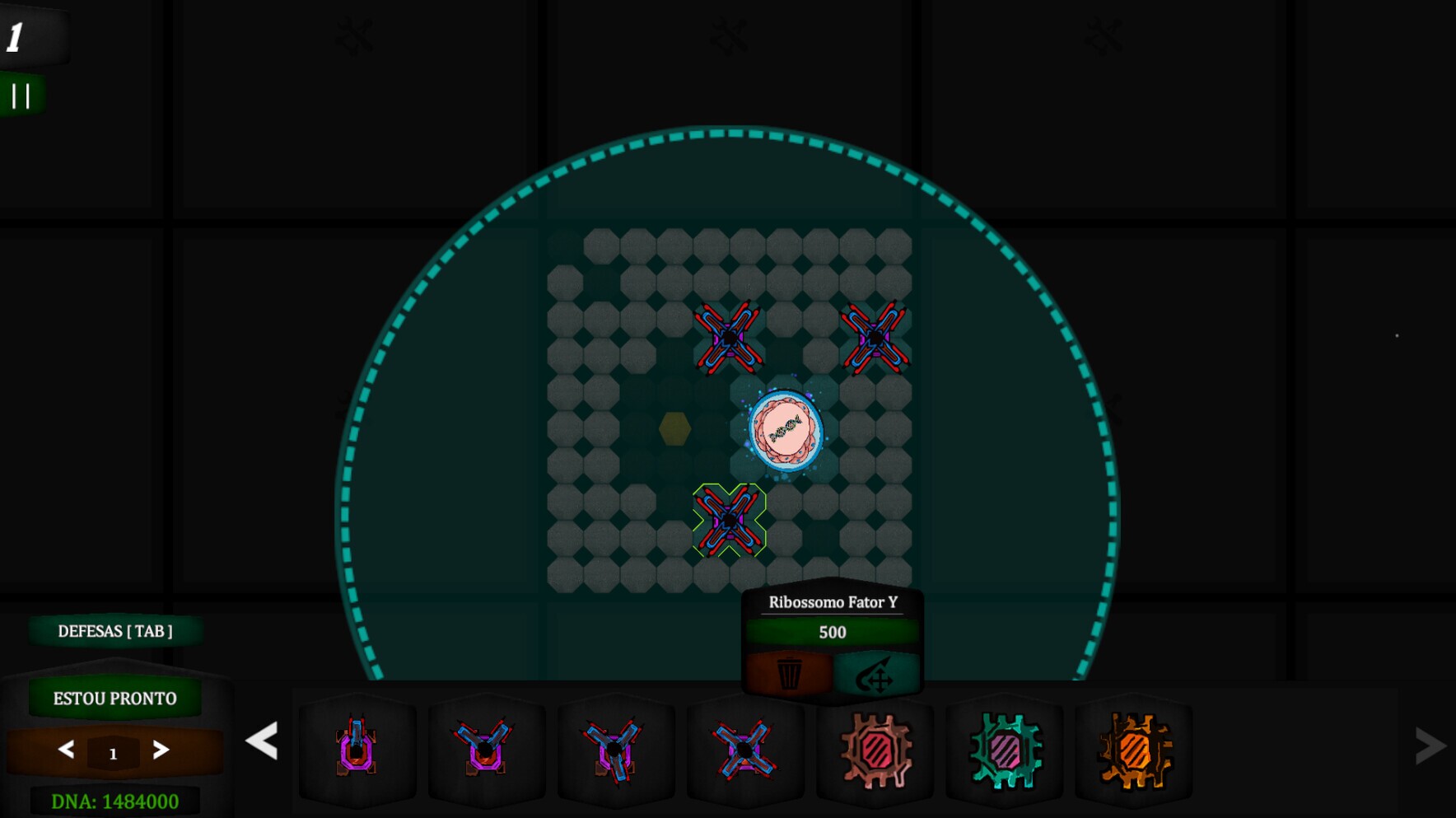This screenshot has width=1456, height=818.
Task: Show next defenses with the grey right arrow
Action: tap(1430, 746)
